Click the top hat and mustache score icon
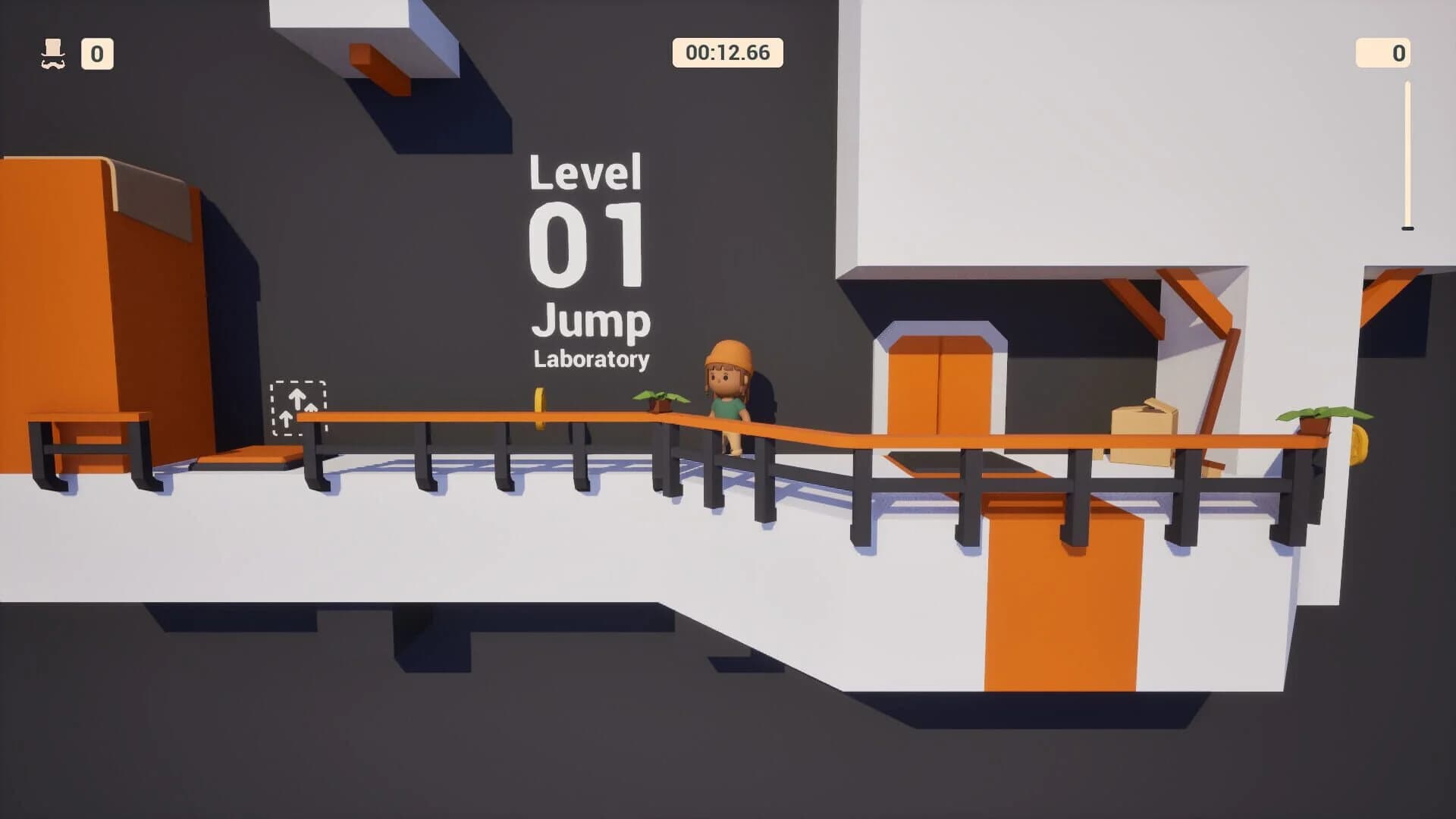 click(x=52, y=52)
